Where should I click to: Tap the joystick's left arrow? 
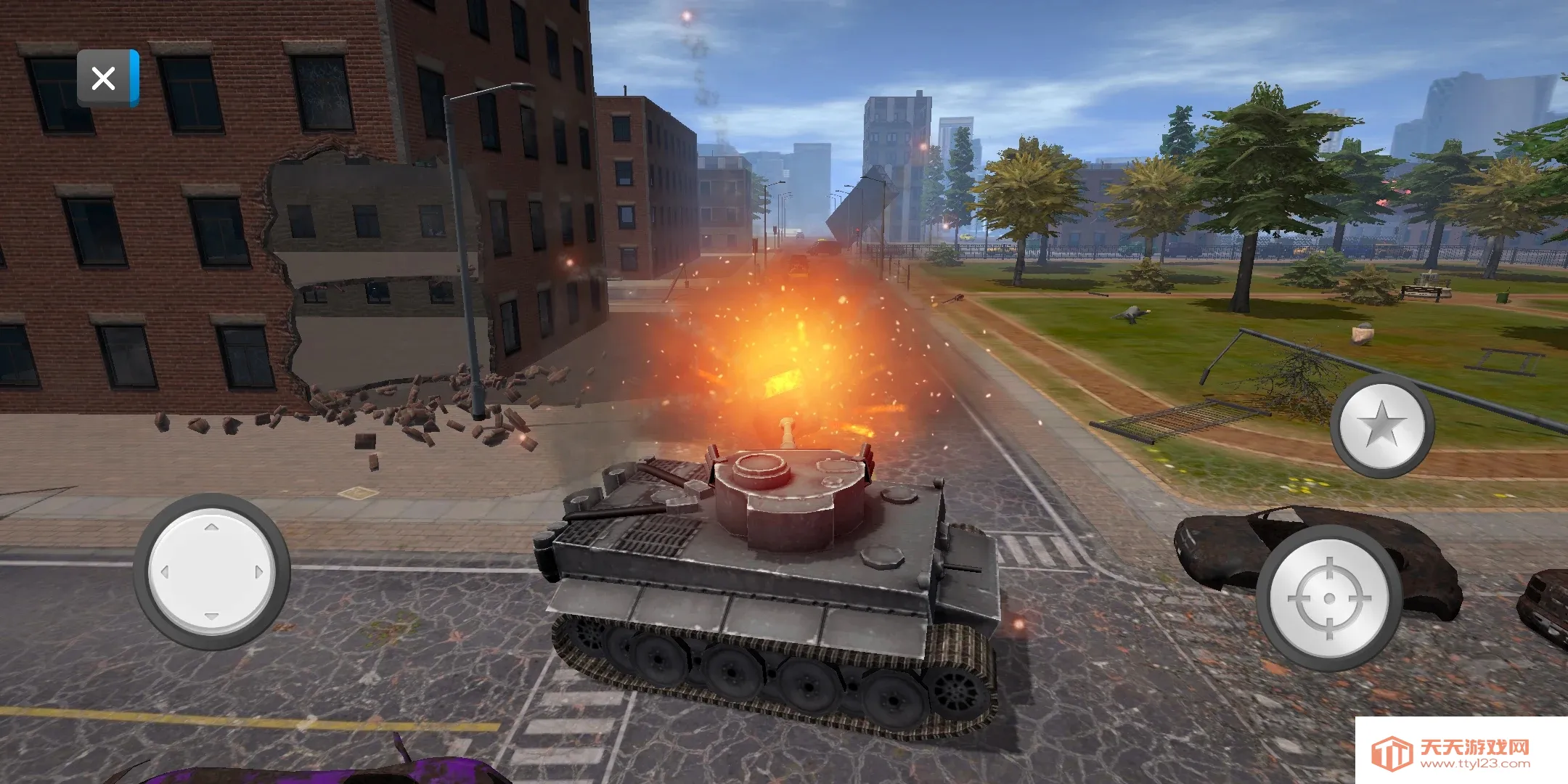coord(165,572)
